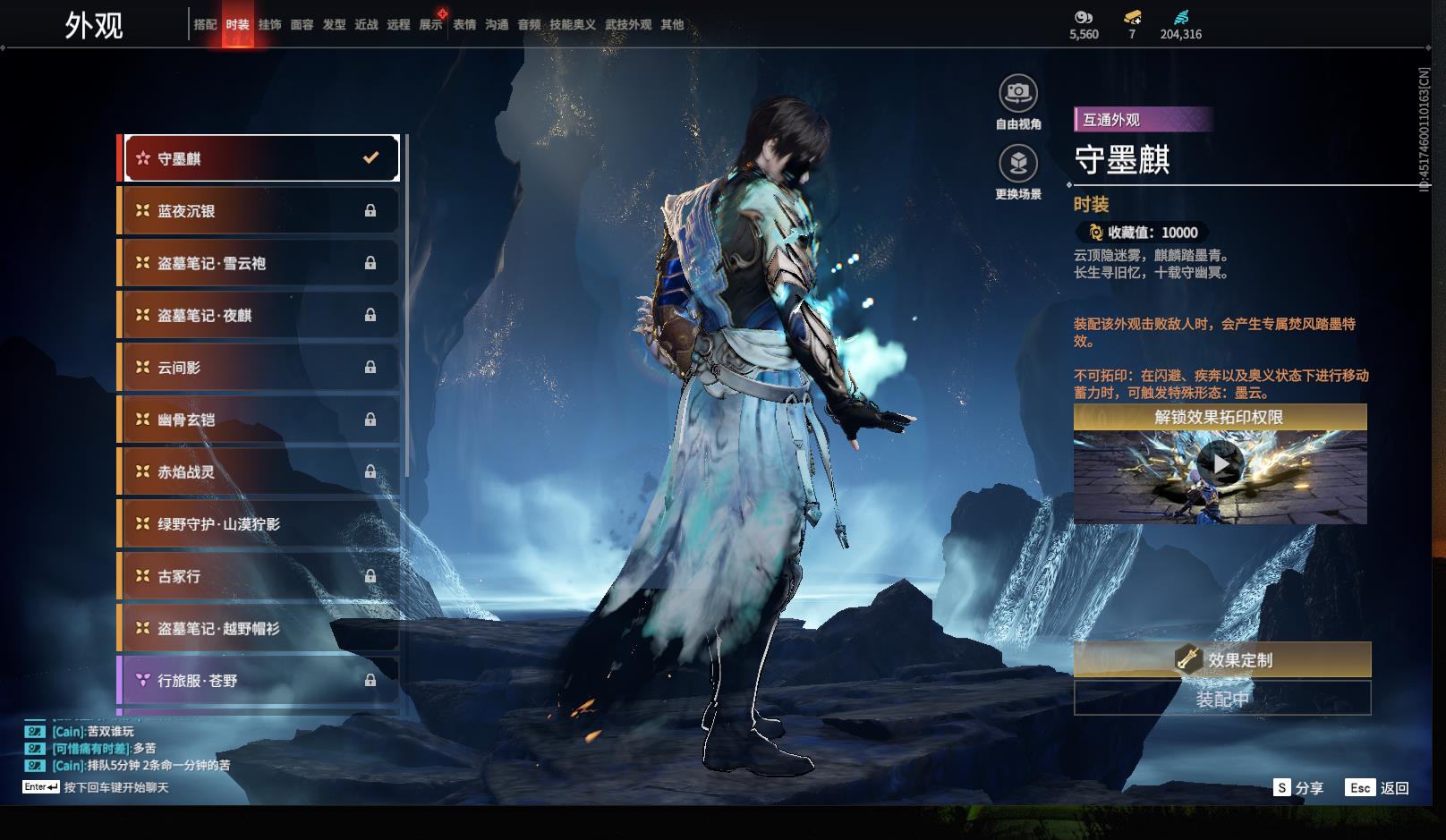Screen dimensions: 1446x840
Task: Open the 技能奥义 tab
Action: click(x=572, y=25)
